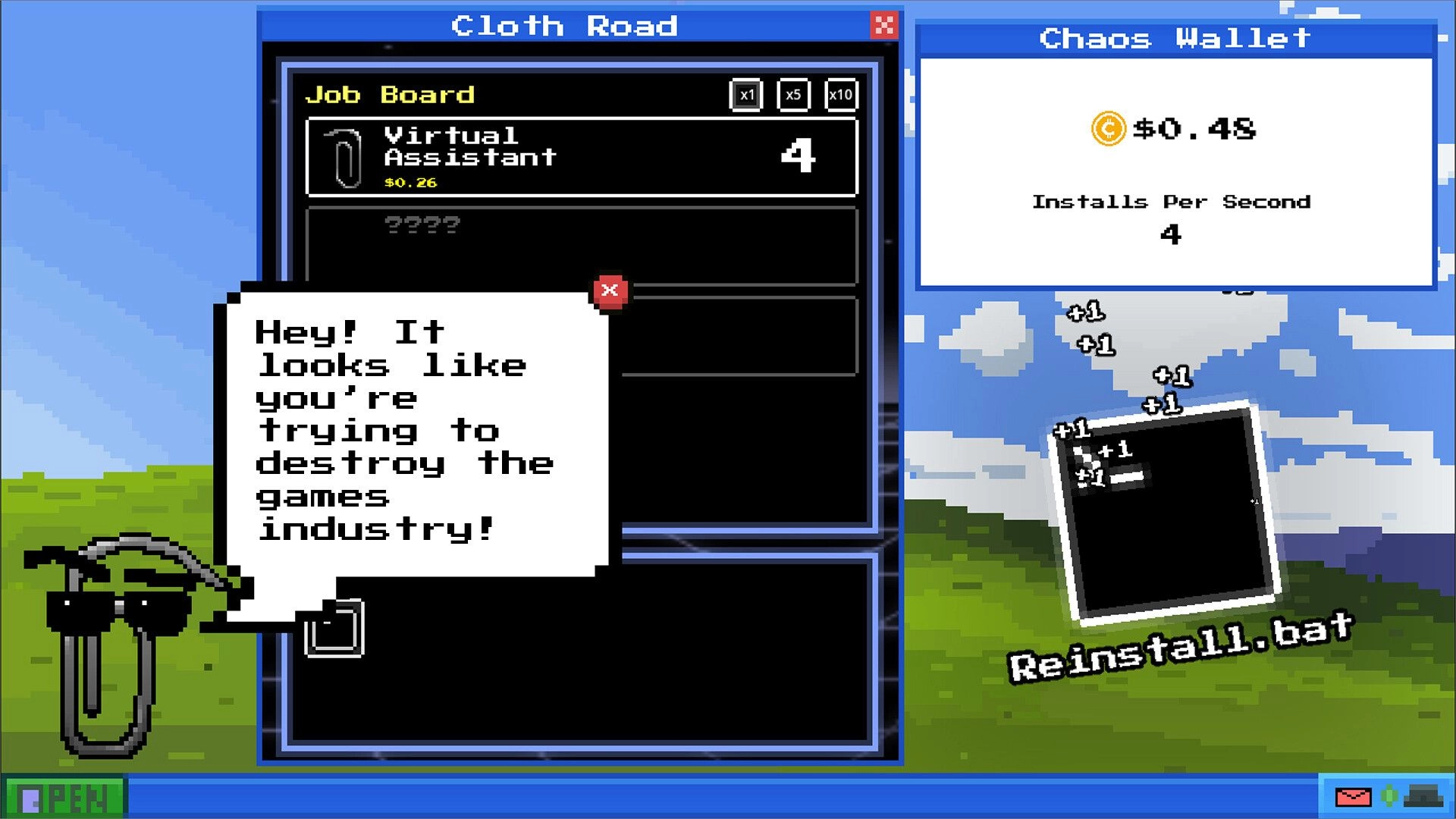1456x819 pixels.
Task: Open the red envelope mail icon
Action: pos(1354,798)
